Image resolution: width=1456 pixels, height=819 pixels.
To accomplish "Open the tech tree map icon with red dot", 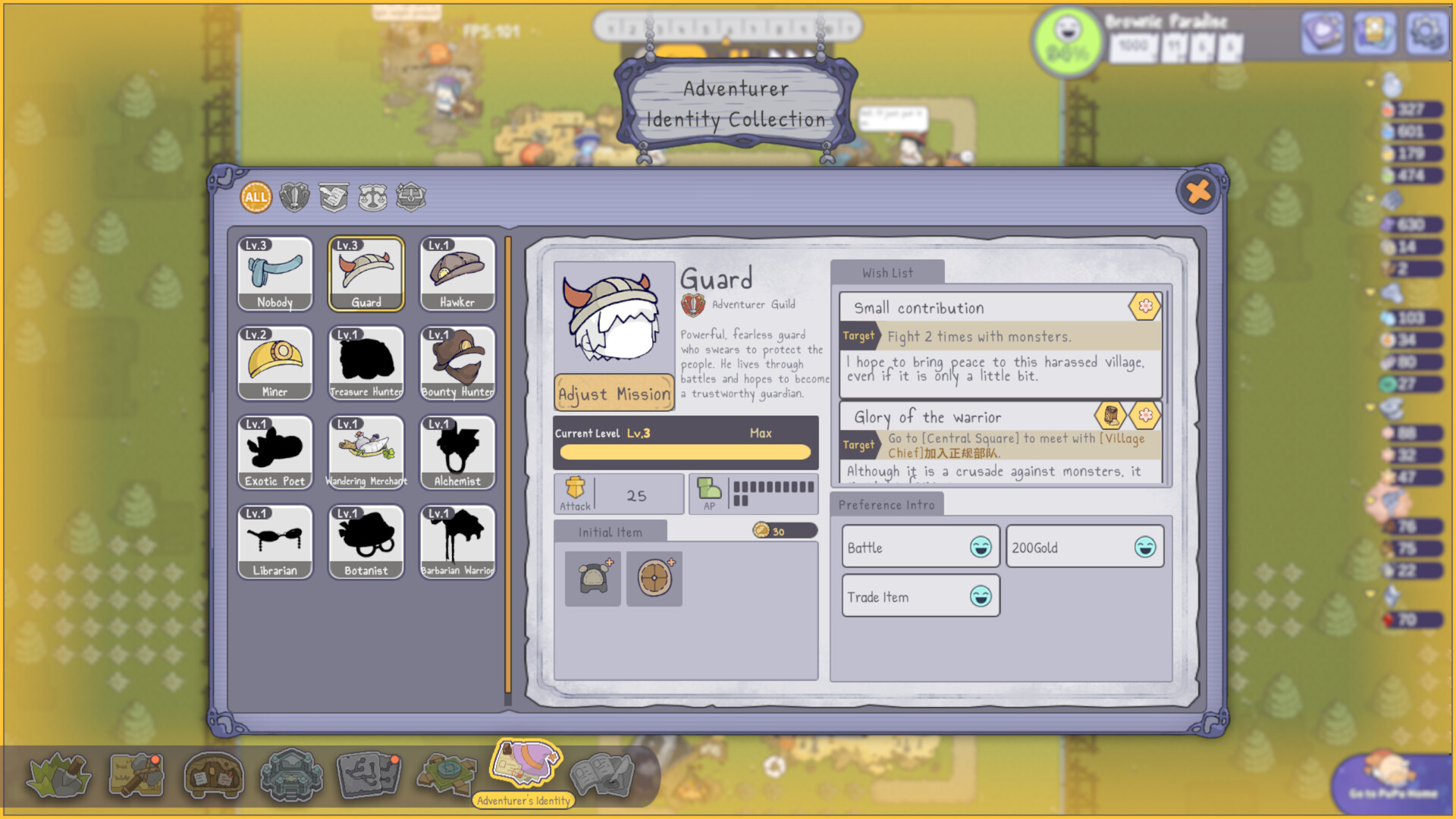I will pyautogui.click(x=369, y=773).
